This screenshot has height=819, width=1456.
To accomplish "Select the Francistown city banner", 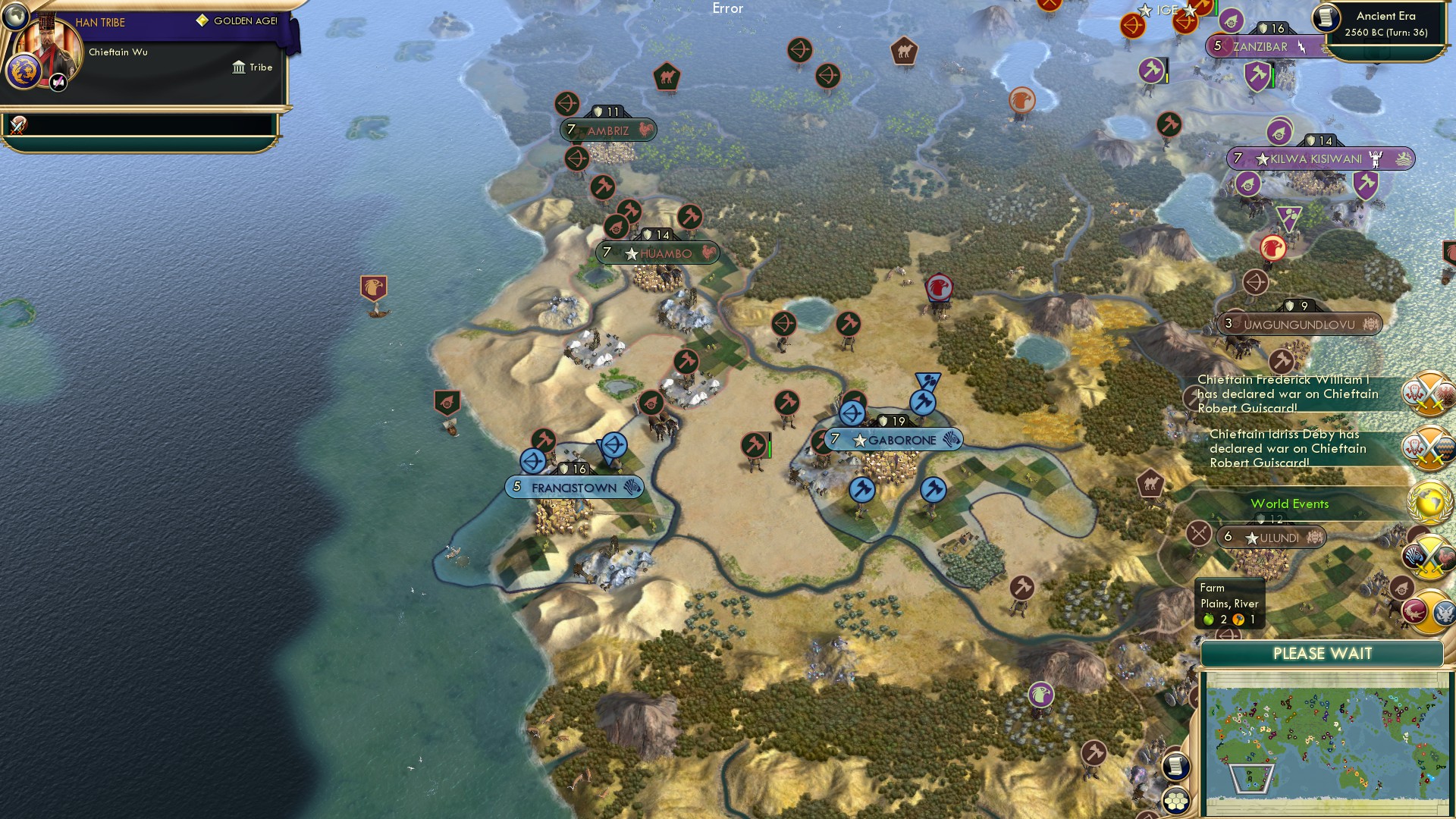I will [573, 488].
